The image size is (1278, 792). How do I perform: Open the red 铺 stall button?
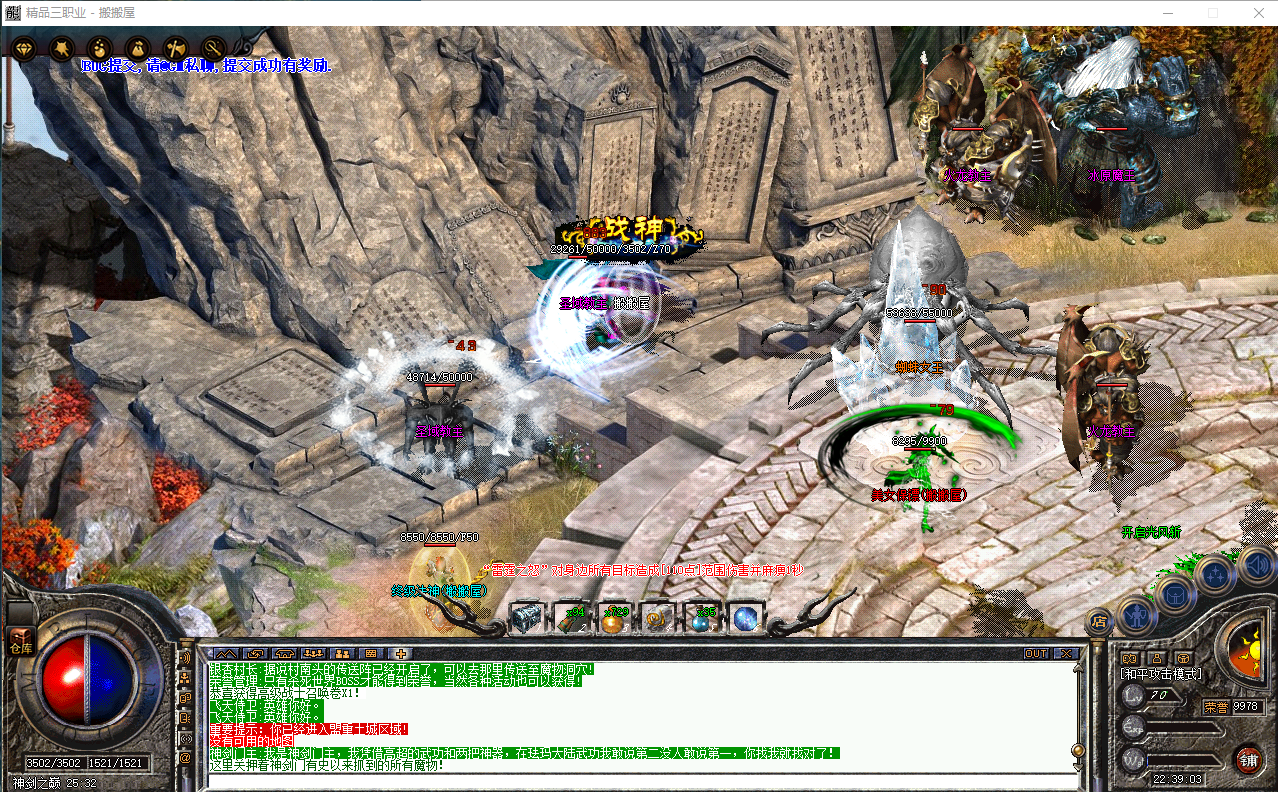(x=1248, y=759)
